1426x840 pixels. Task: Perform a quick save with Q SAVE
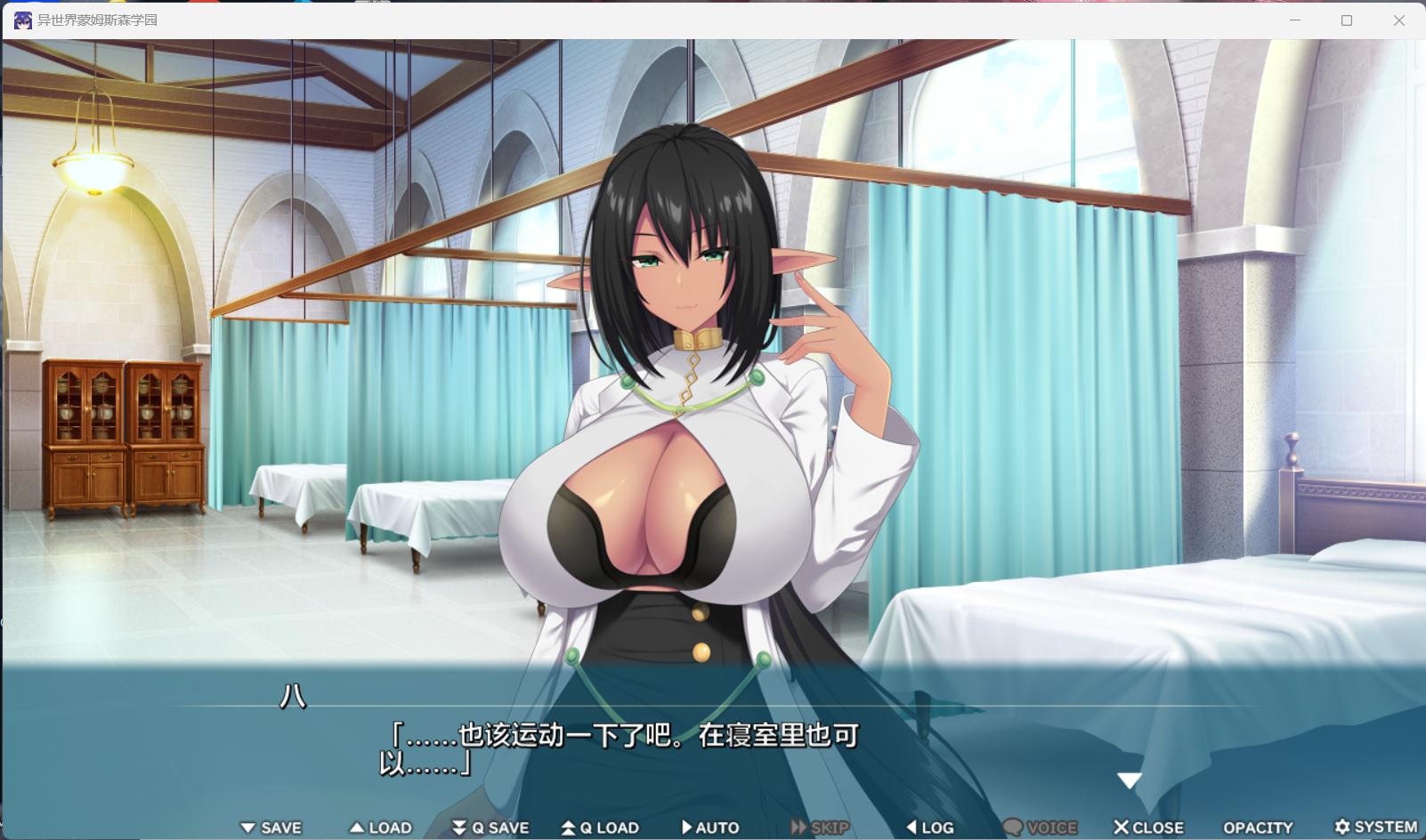click(490, 828)
